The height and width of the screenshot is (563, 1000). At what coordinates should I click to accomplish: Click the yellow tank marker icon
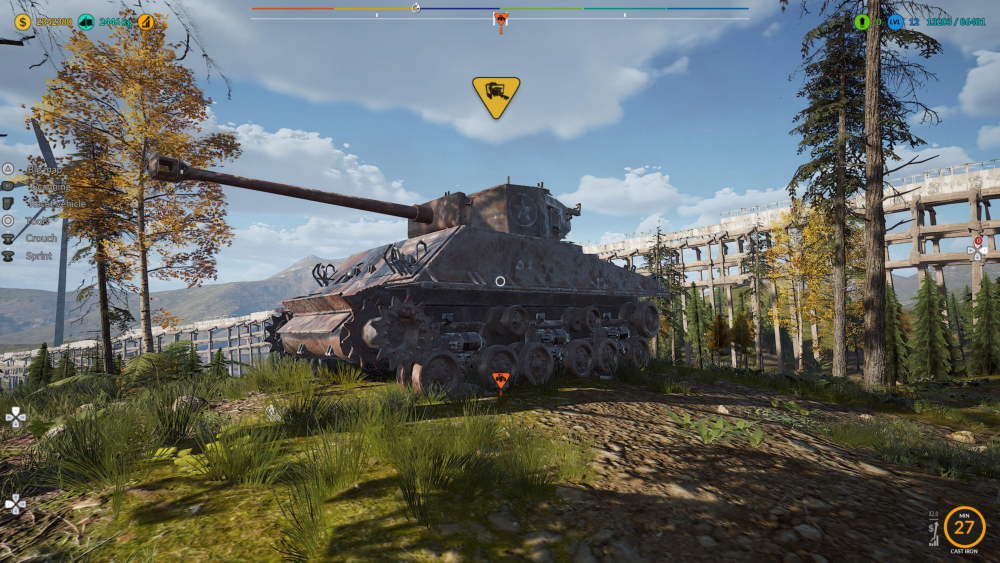click(496, 95)
